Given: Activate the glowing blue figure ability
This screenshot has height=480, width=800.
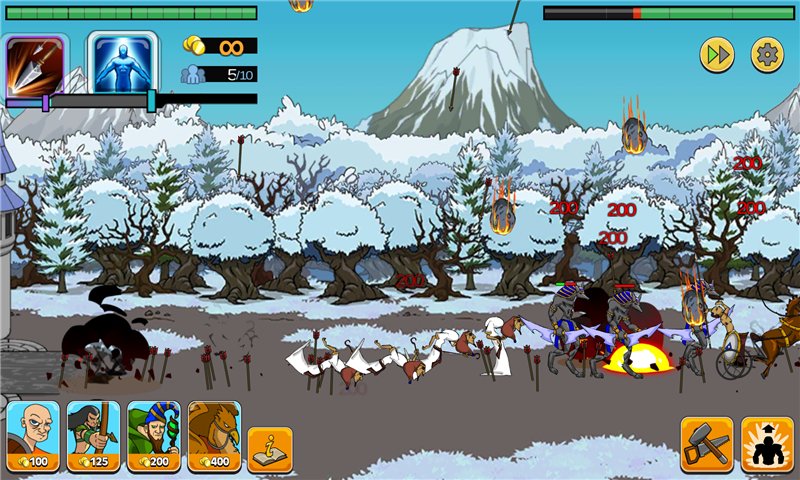Looking at the screenshot, I should [x=122, y=63].
